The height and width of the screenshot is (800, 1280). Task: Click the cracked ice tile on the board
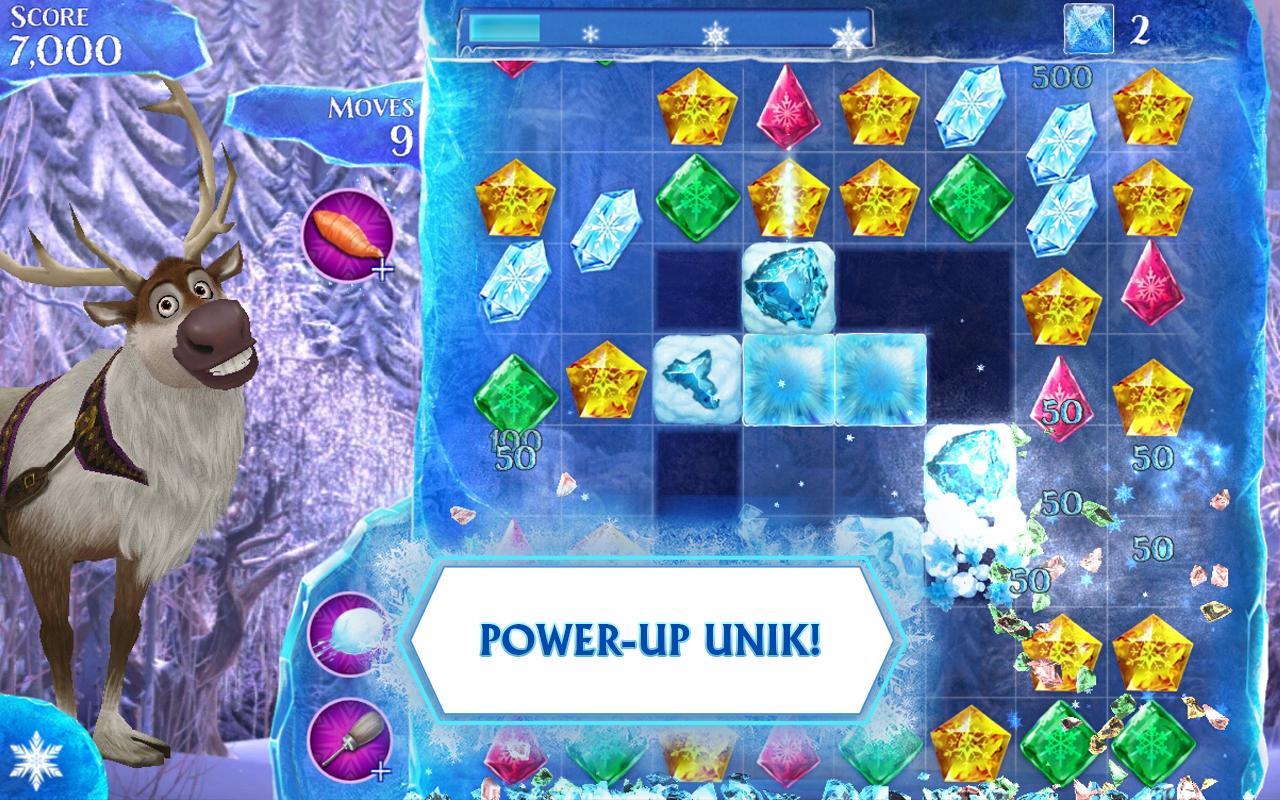pyautogui.click(x=695, y=383)
